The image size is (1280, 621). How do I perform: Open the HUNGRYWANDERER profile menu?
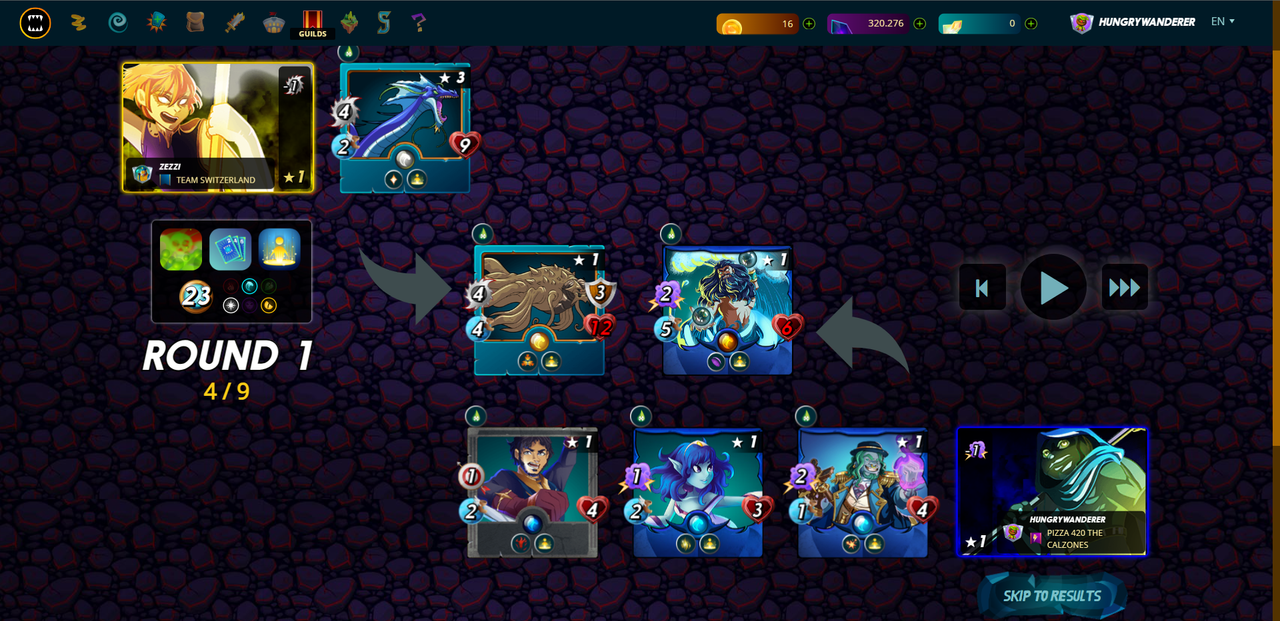[x=1133, y=22]
